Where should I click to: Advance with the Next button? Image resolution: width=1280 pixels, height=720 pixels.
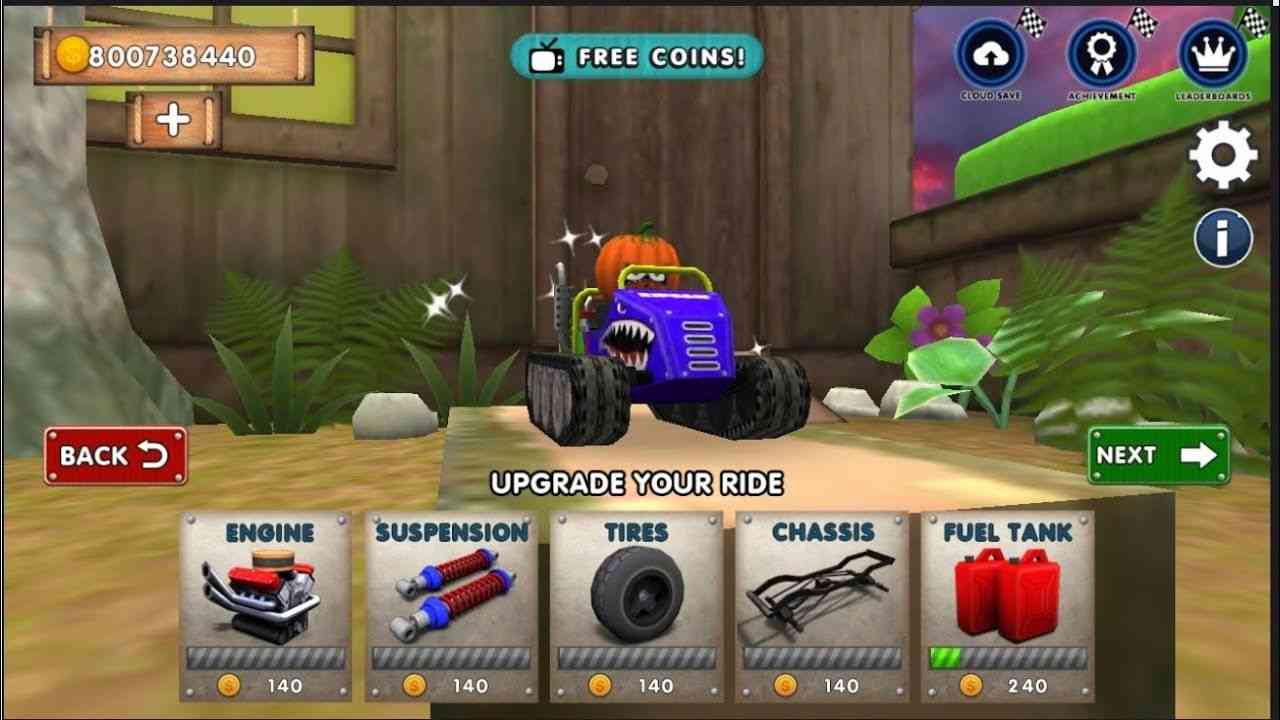[x=1158, y=455]
